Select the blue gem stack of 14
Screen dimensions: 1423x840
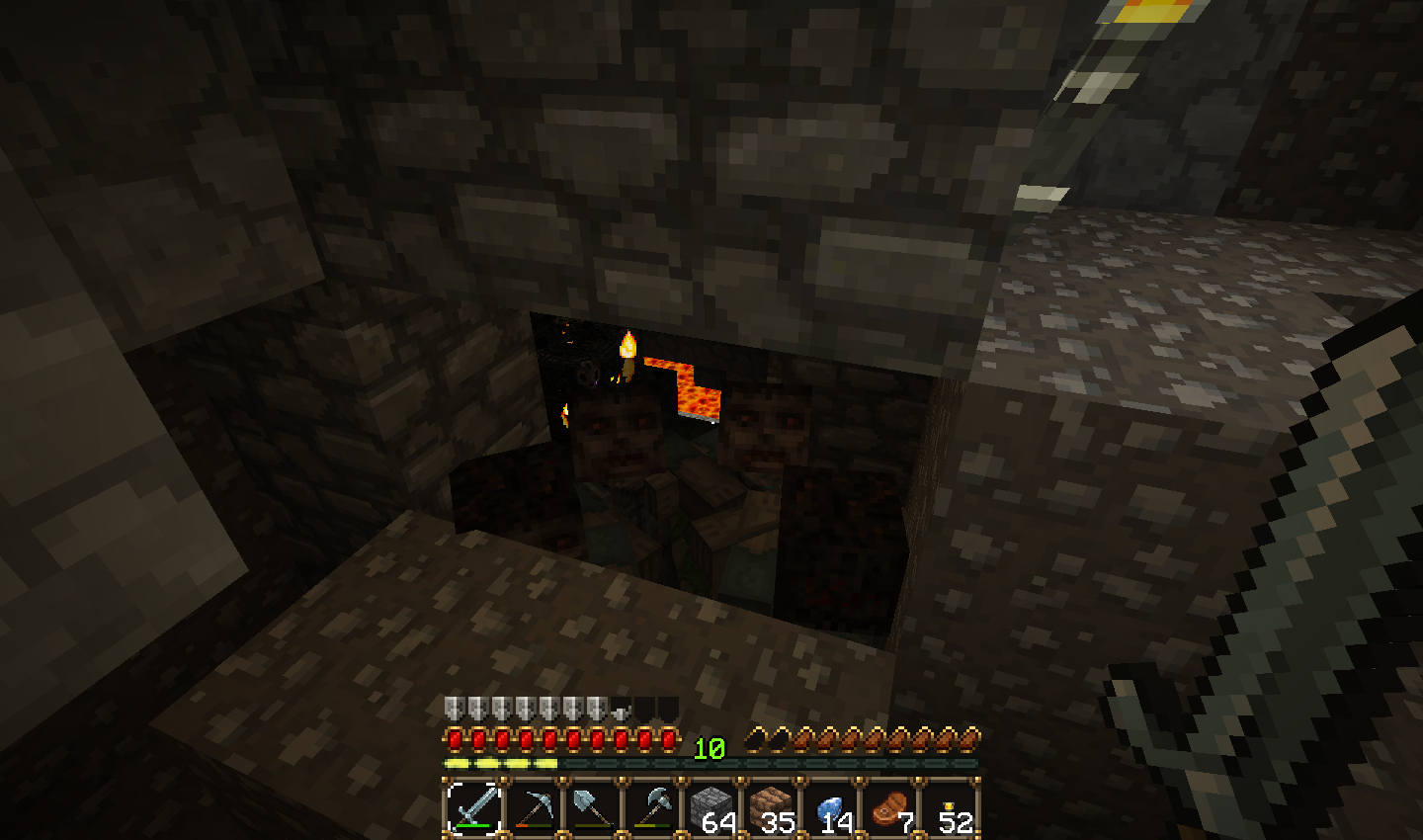830,807
